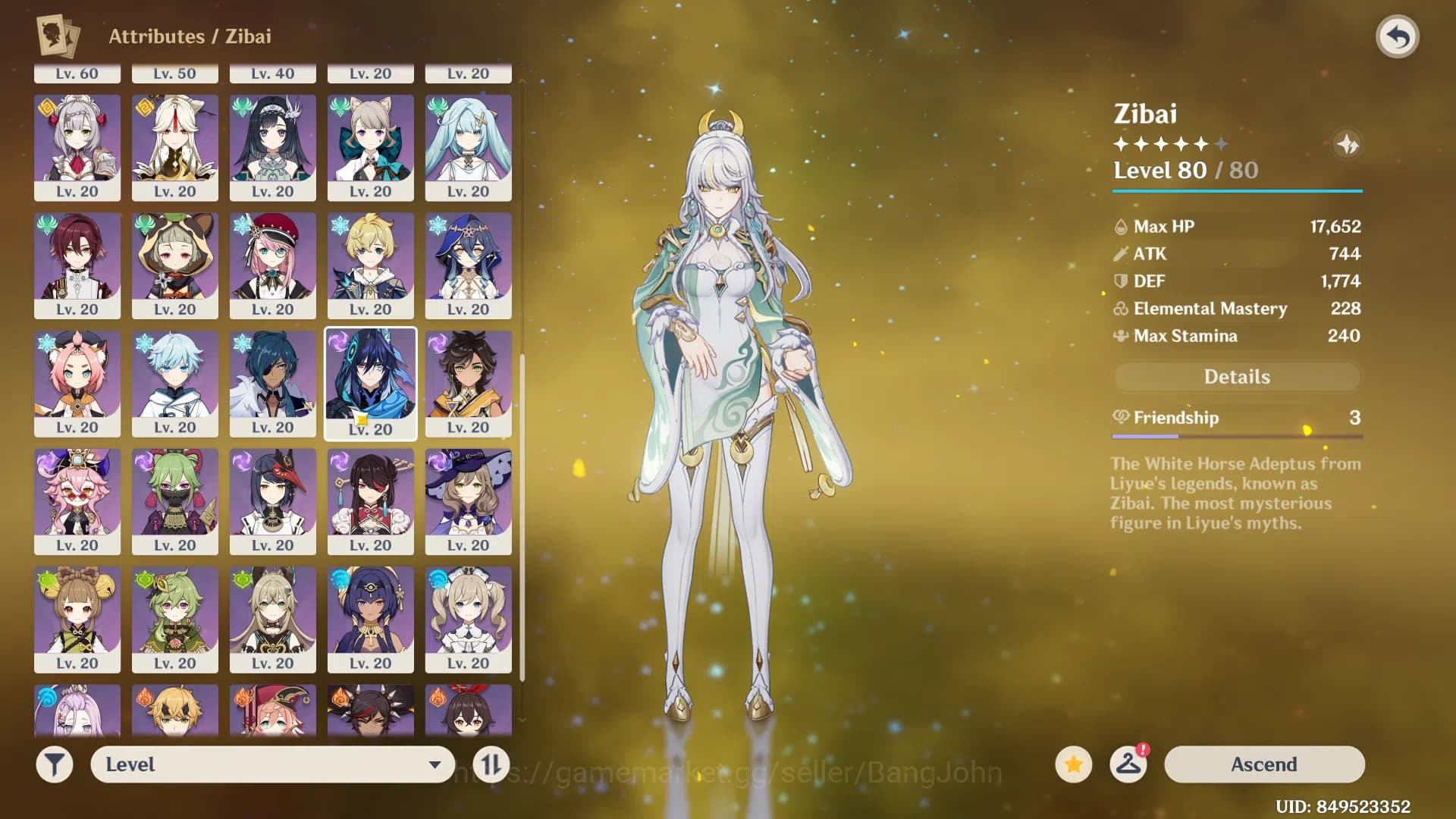Click the Friendship progress bar
The height and width of the screenshot is (819, 1456).
(x=1237, y=436)
